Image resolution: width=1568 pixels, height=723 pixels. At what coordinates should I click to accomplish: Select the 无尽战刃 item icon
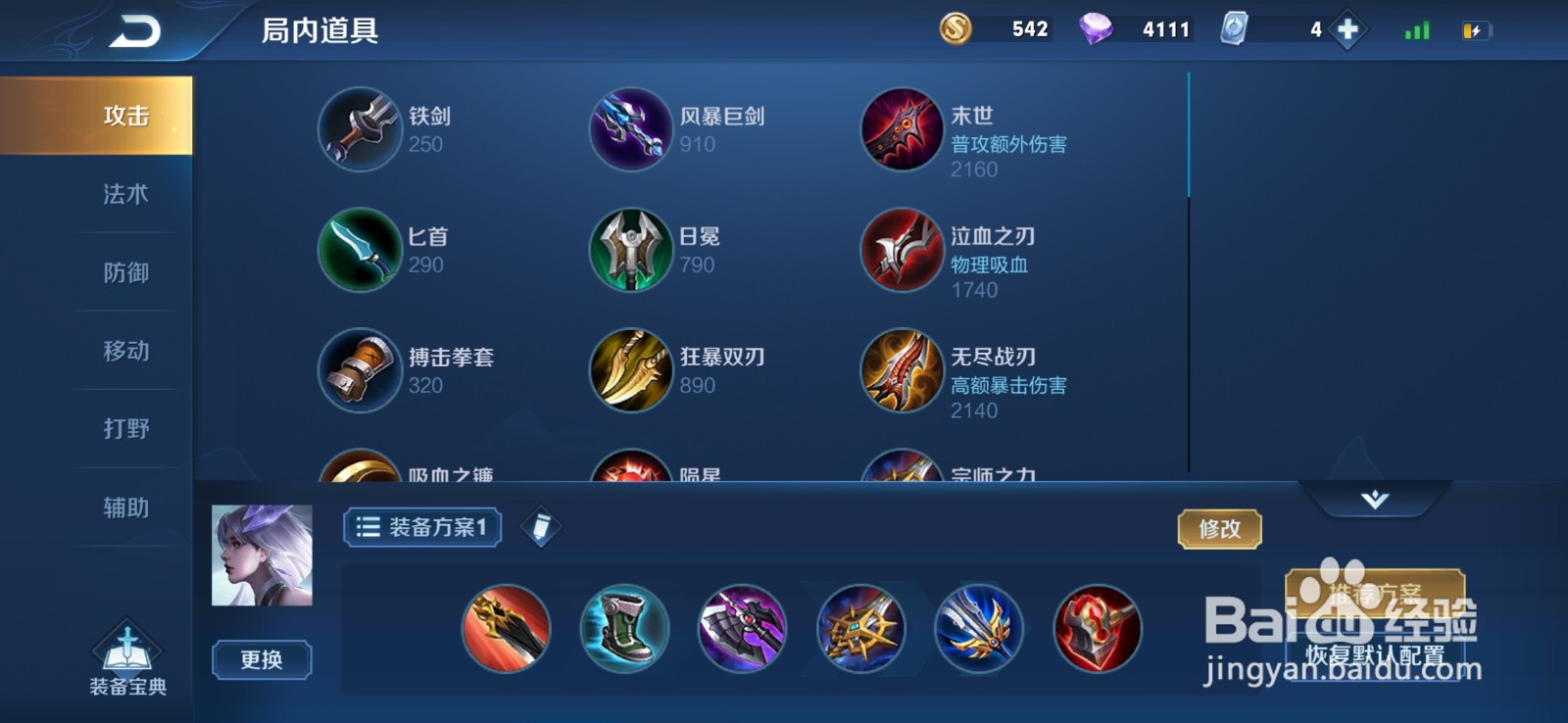(x=902, y=370)
